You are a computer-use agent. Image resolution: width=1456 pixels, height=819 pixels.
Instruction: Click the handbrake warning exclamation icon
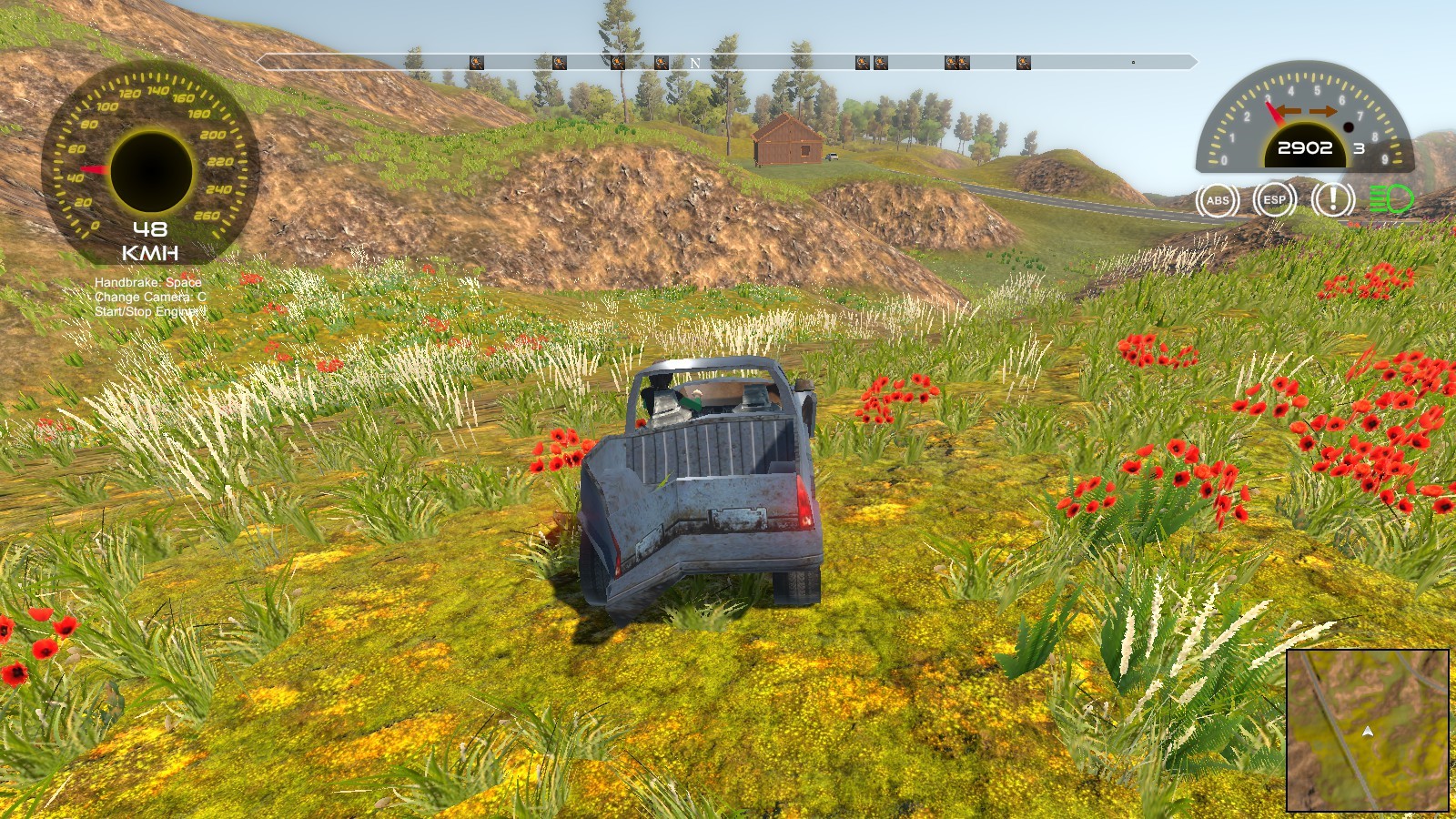pyautogui.click(x=1330, y=200)
